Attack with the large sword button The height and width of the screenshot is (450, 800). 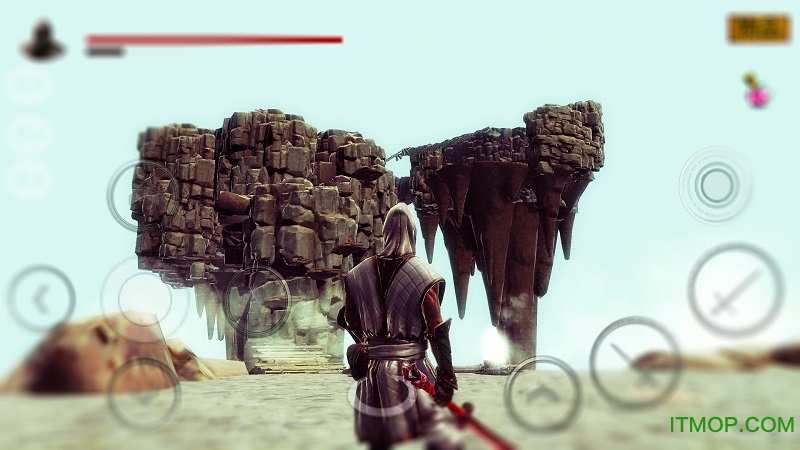(735, 290)
